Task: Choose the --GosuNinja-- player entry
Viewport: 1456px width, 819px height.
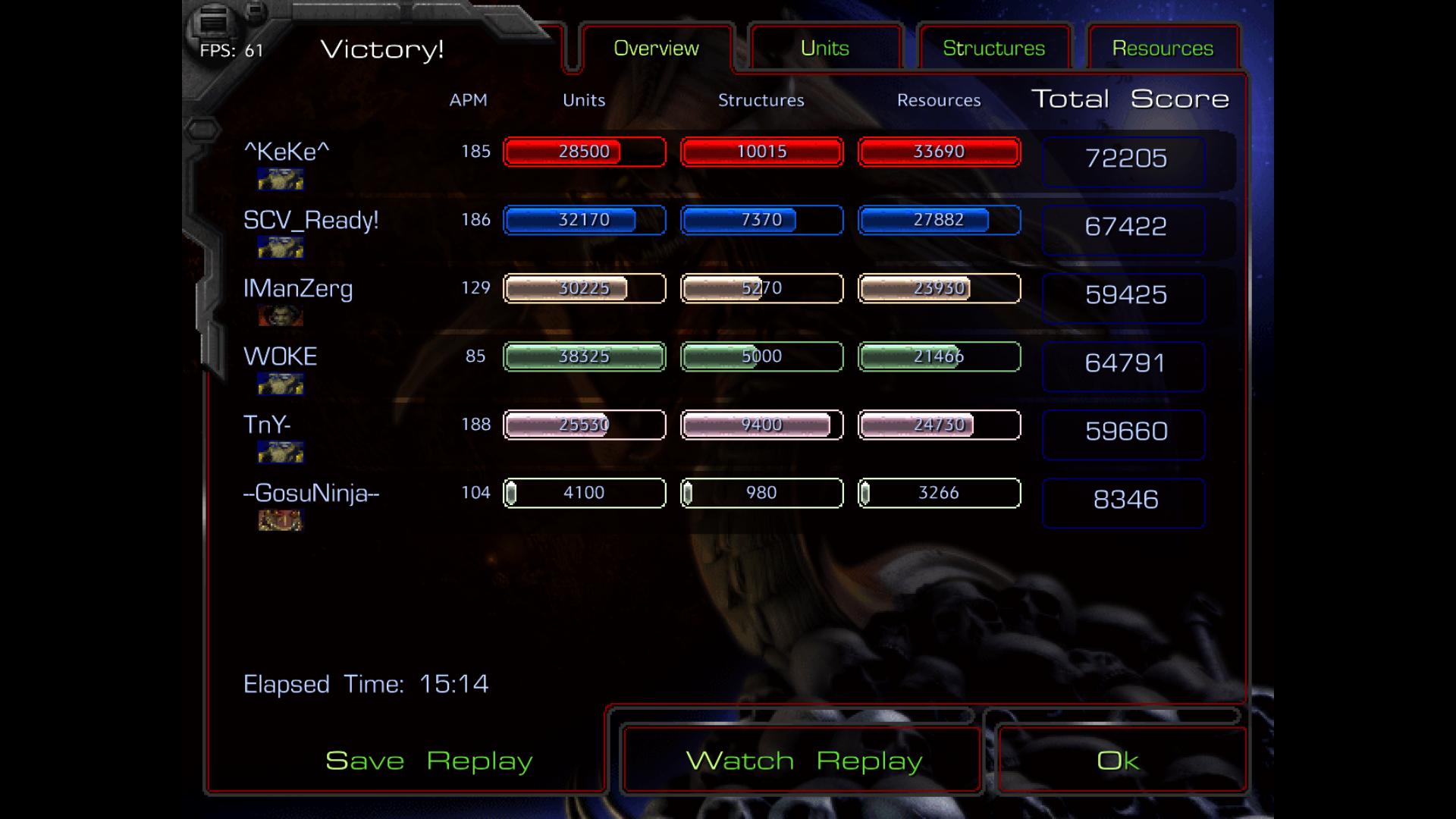Action: tap(311, 493)
